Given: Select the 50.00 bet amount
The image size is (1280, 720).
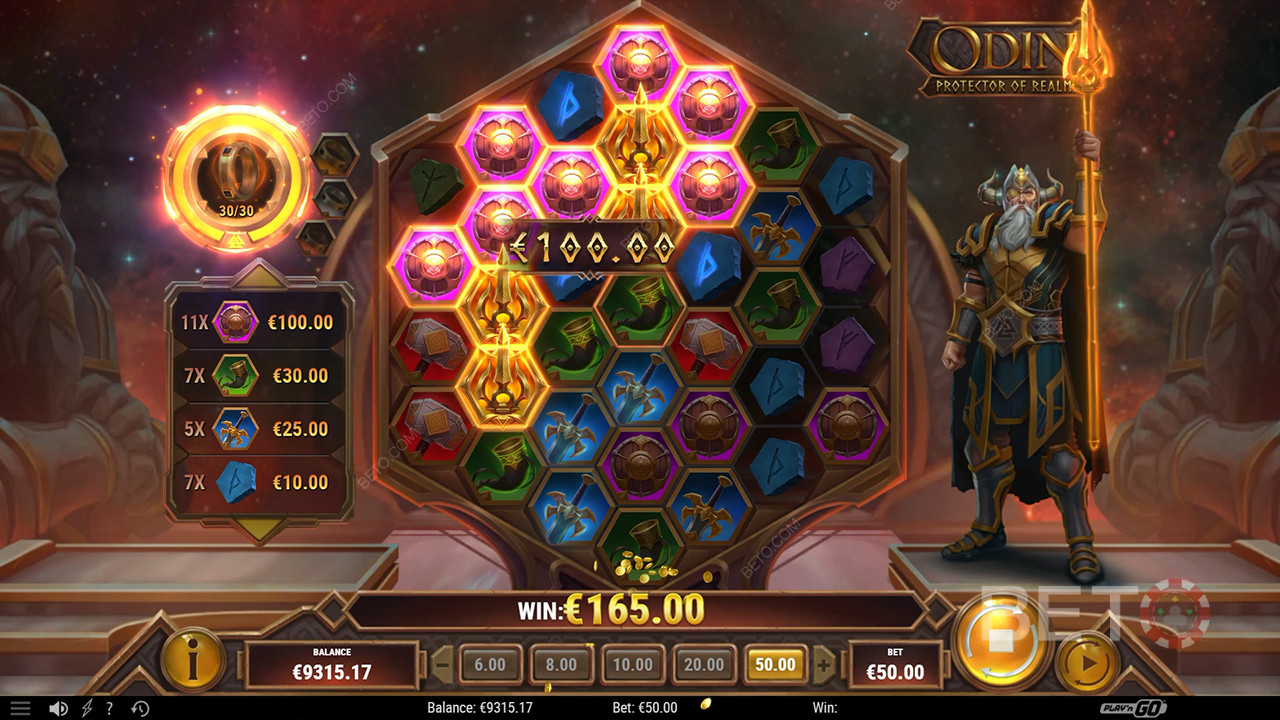Looking at the screenshot, I should pyautogui.click(x=775, y=664).
